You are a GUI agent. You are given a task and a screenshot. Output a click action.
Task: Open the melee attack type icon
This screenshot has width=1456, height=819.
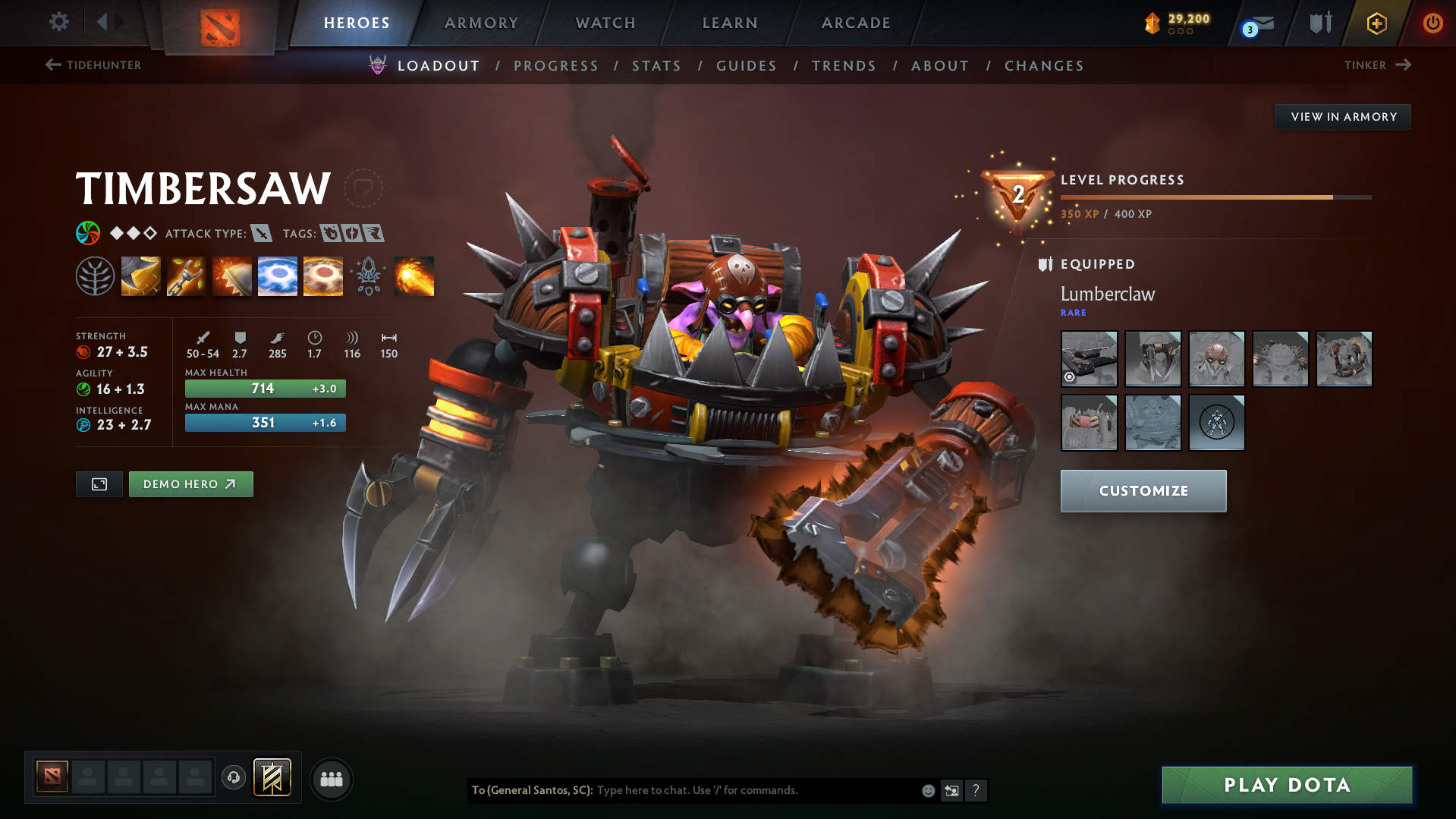pos(263,234)
